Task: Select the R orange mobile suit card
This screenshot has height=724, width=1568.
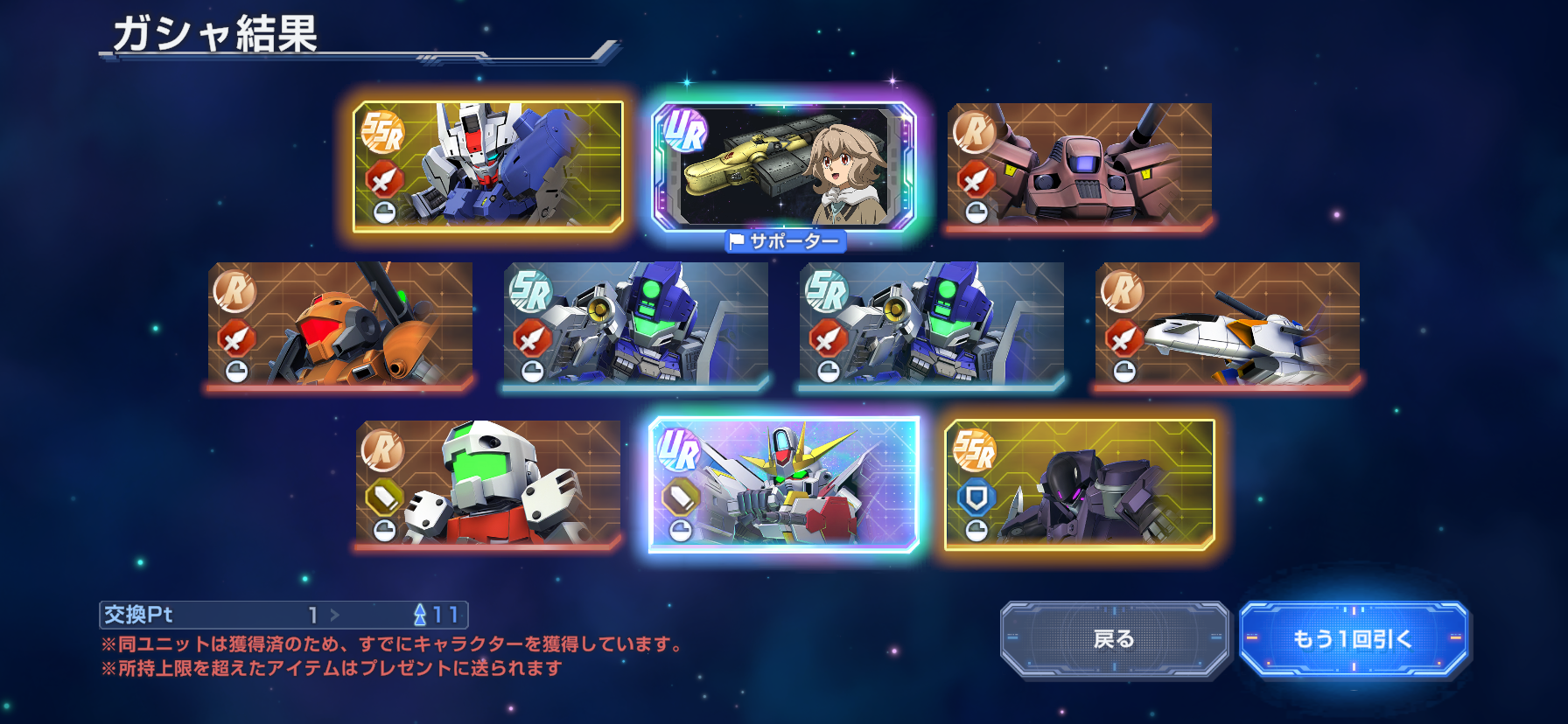Action: click(340, 324)
